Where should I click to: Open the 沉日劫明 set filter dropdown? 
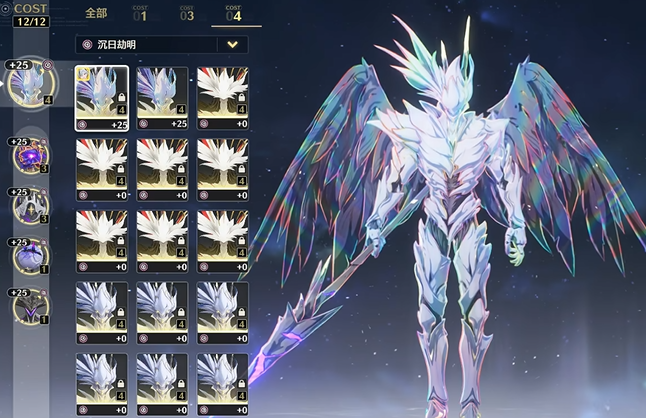[x=234, y=44]
